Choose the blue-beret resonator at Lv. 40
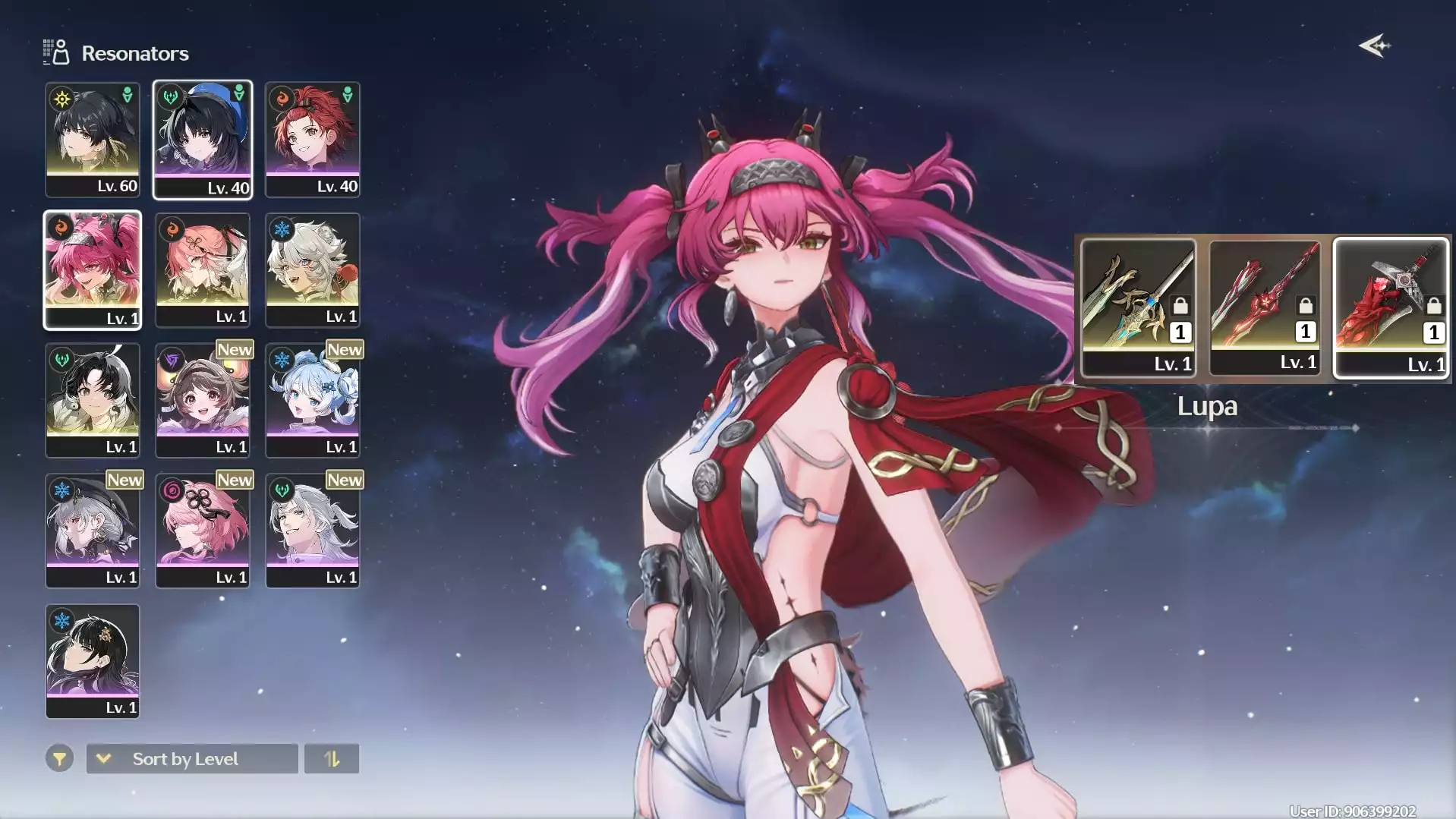 [x=203, y=140]
